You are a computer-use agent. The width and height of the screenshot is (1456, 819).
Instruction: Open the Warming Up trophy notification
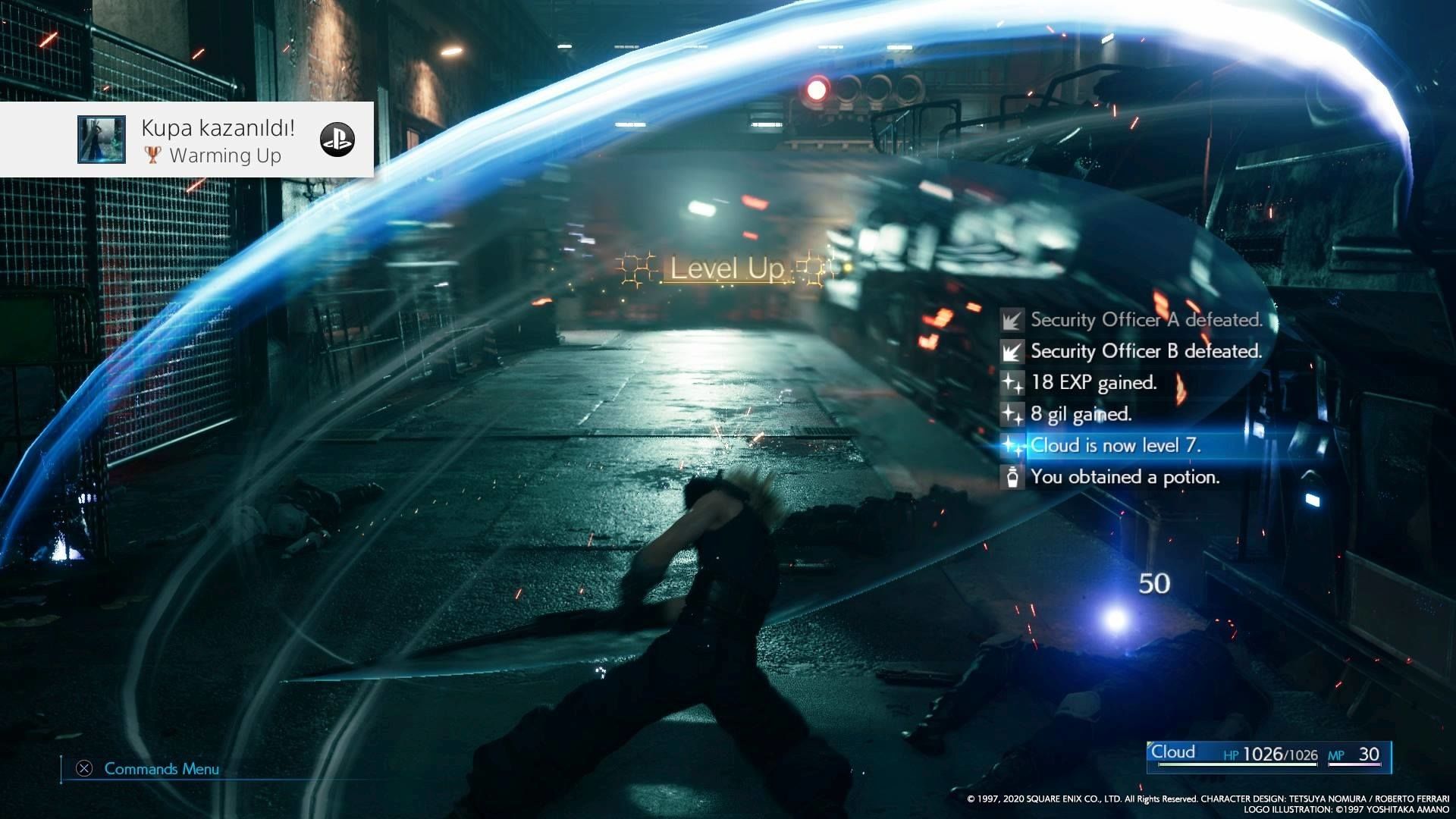tap(218, 140)
